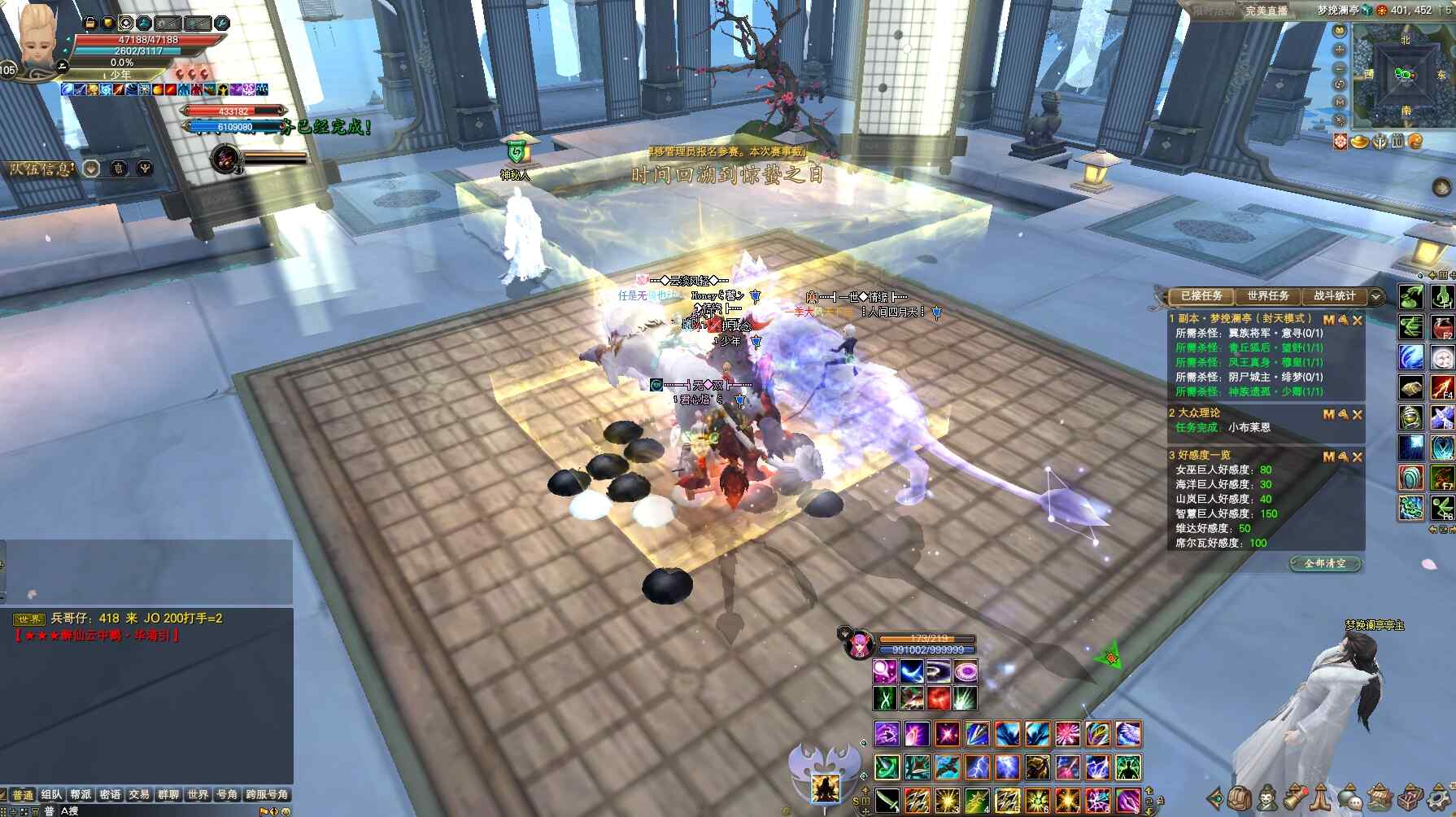Screen dimensions: 1456x817
Task: Select the pink-haired target portrait
Action: click(858, 645)
